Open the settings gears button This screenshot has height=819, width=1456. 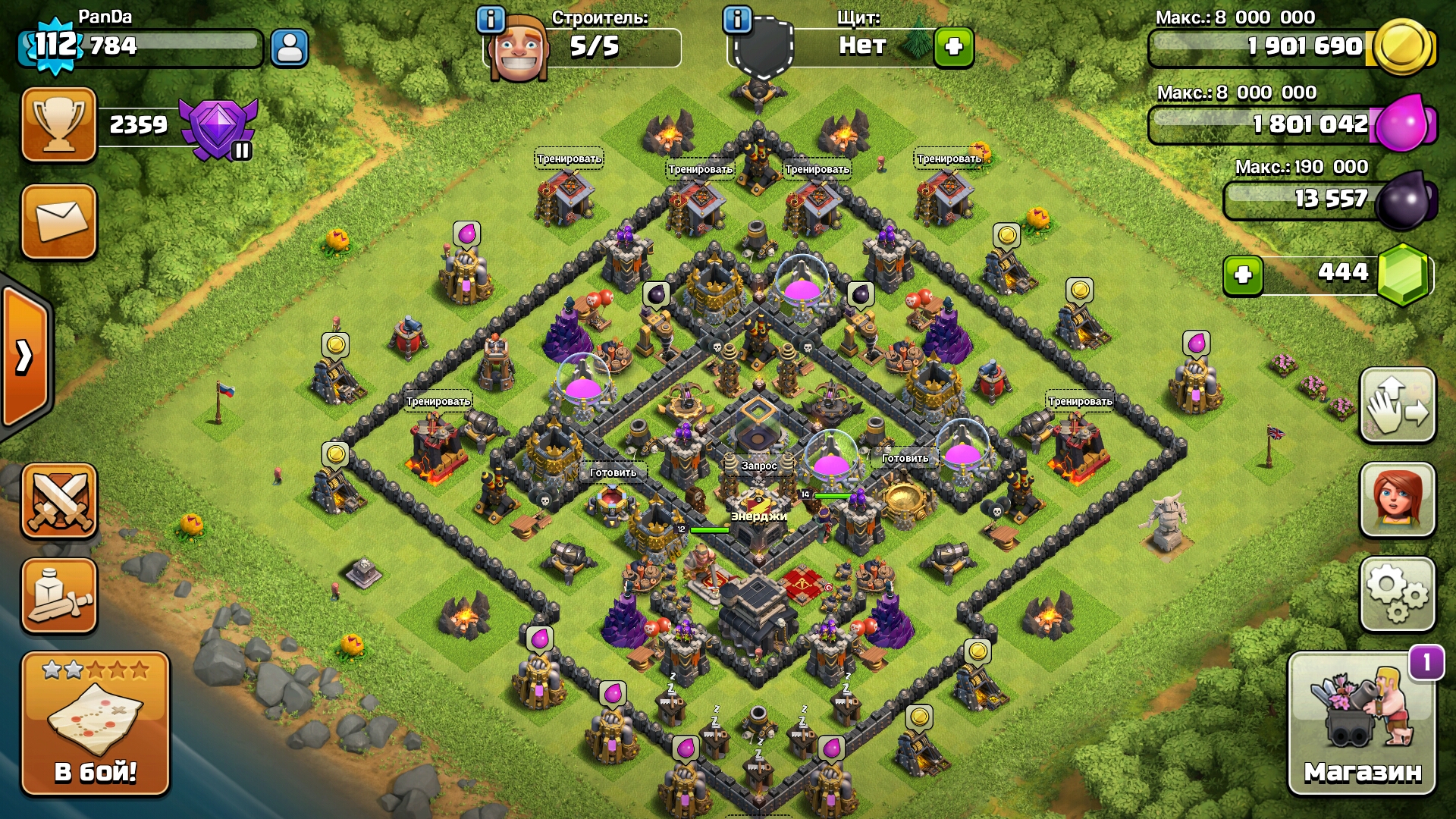click(1398, 595)
